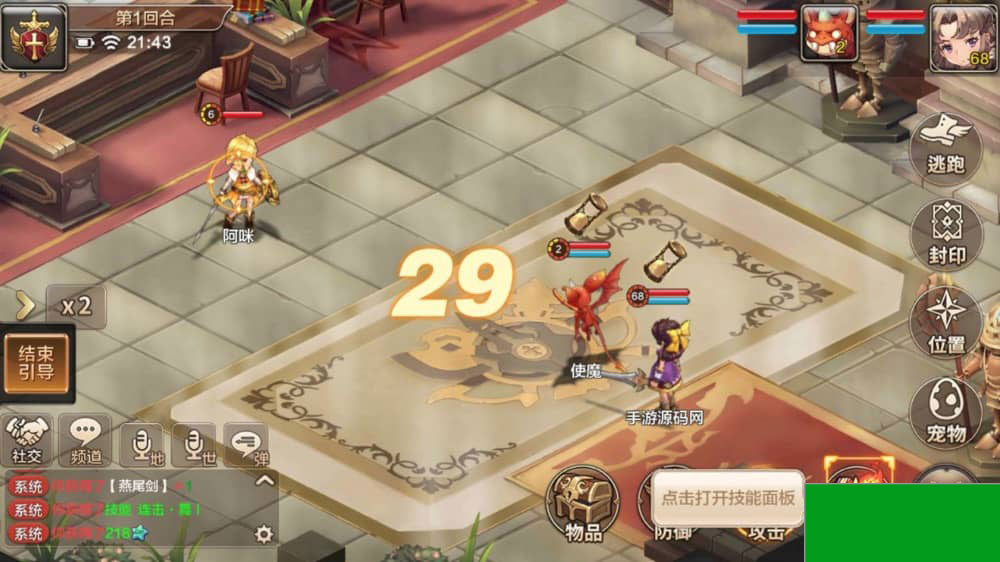Toggle the x2 battle speed
The height and width of the screenshot is (562, 1000).
(x=77, y=306)
